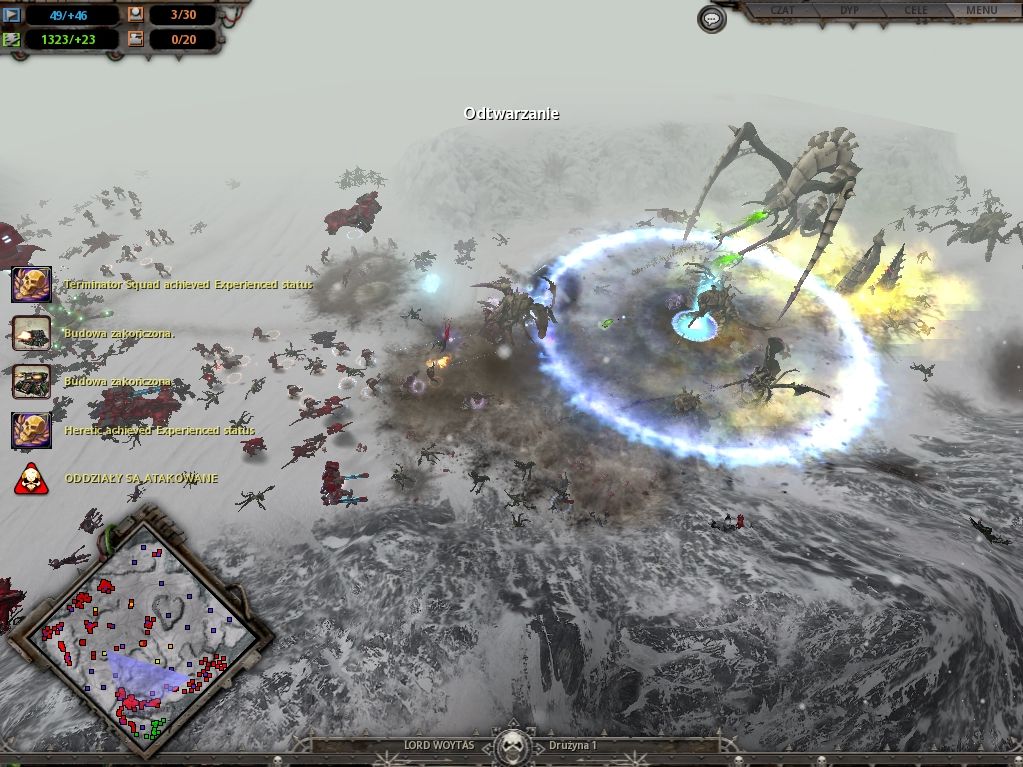The width and height of the screenshot is (1023, 767).
Task: Open the MENU tab
Action: tap(981, 11)
